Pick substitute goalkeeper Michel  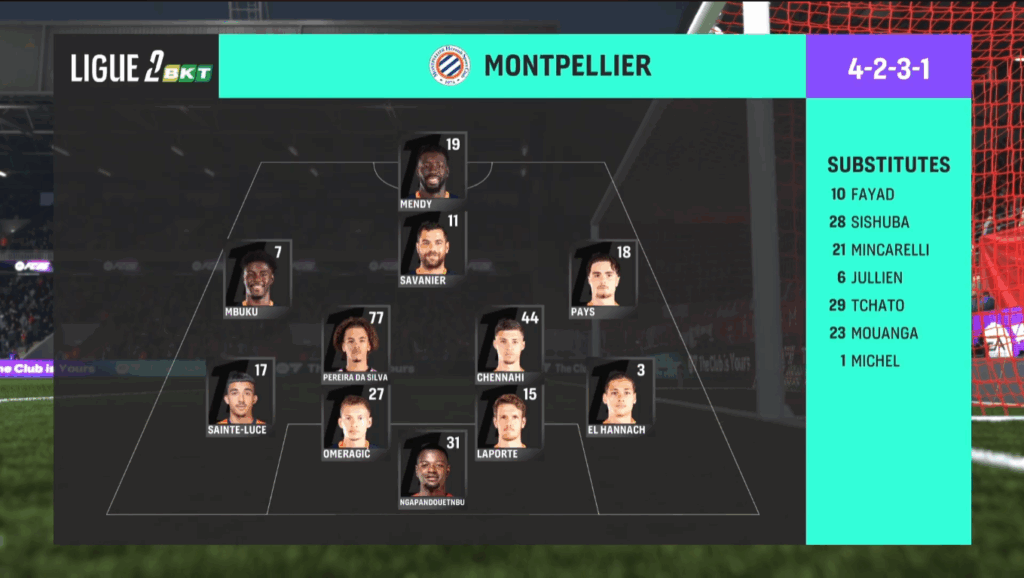point(868,361)
